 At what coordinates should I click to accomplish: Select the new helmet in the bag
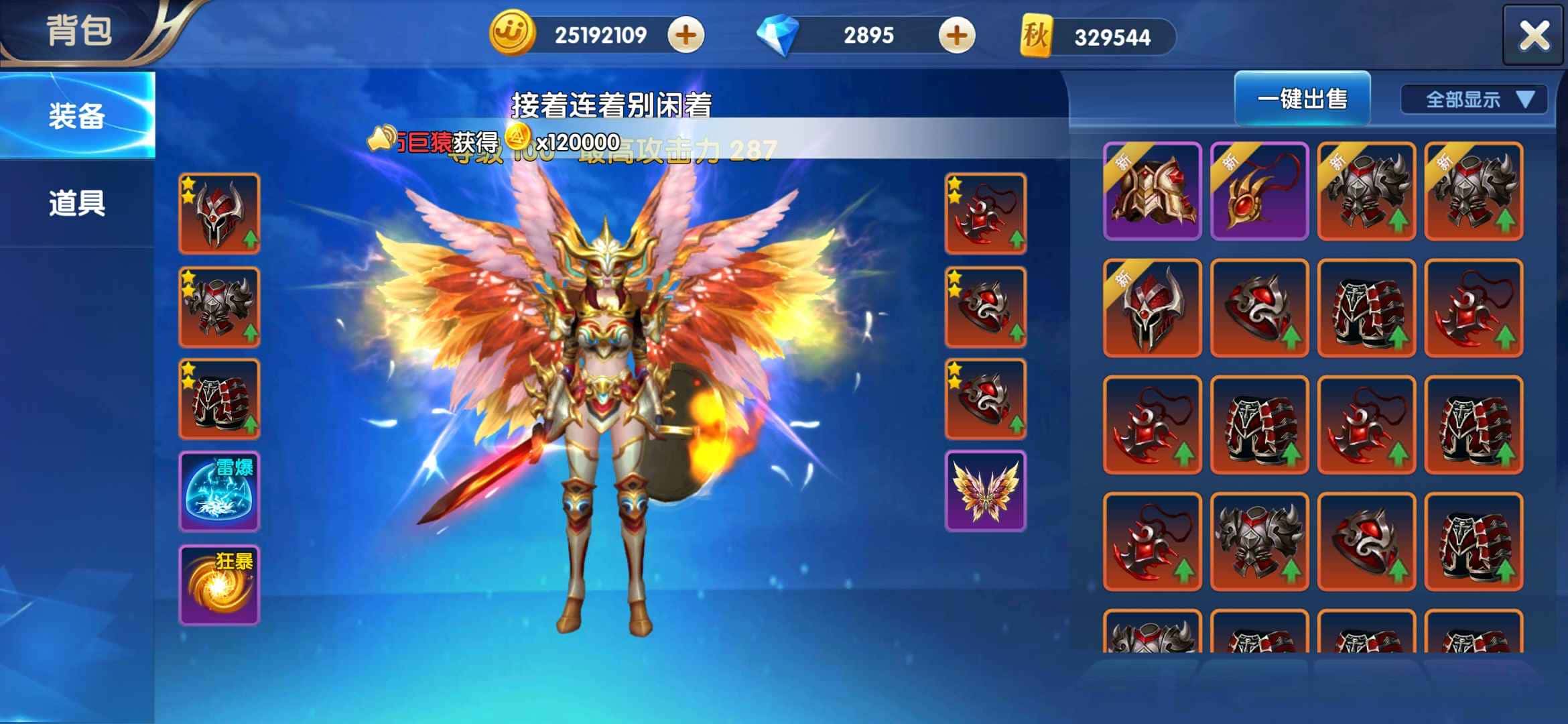[1152, 308]
